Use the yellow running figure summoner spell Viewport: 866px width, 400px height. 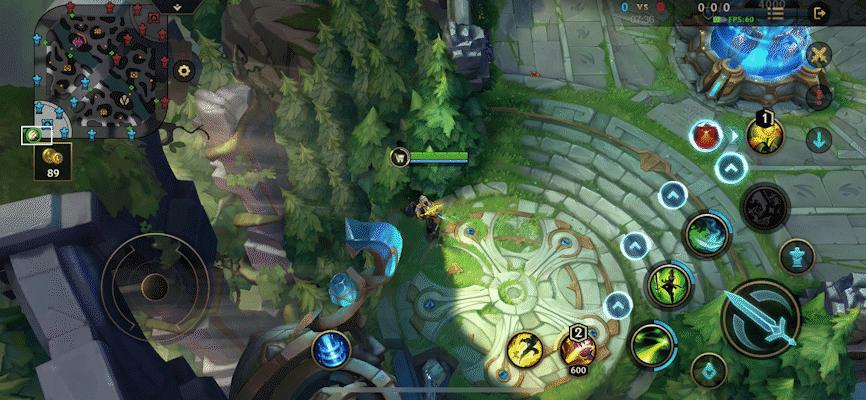pyautogui.click(x=525, y=349)
